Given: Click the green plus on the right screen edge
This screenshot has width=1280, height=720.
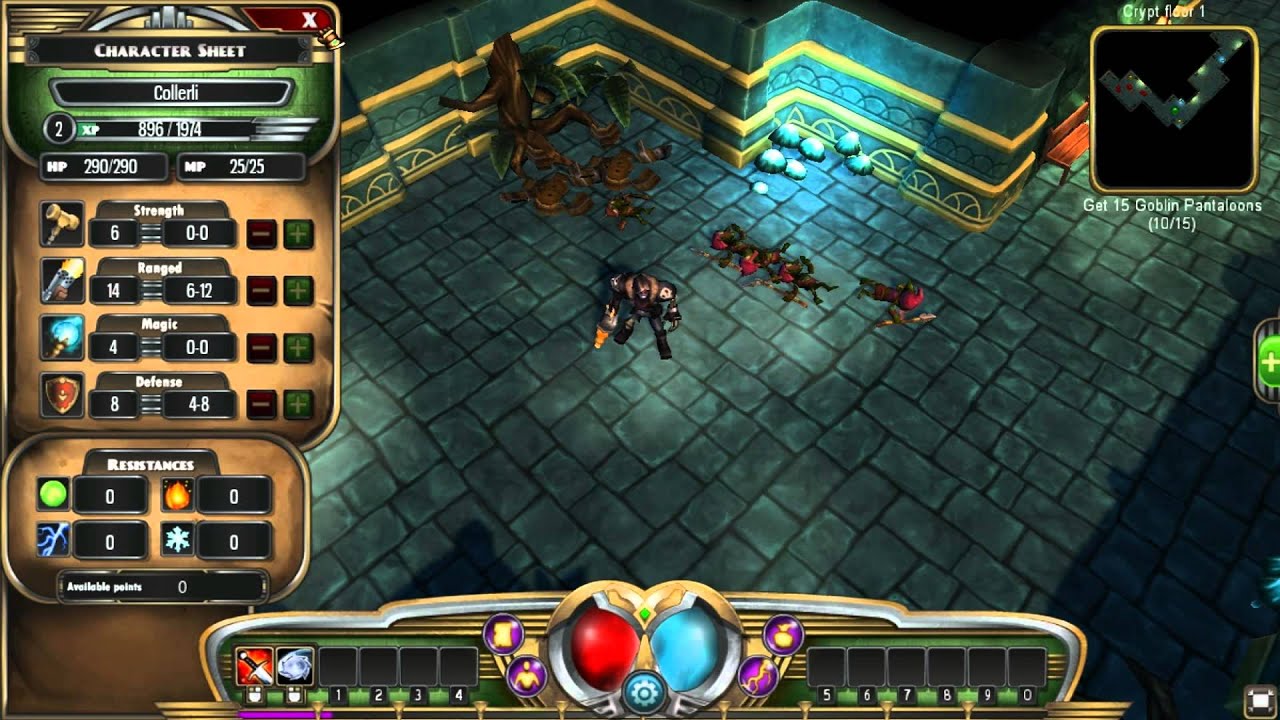Looking at the screenshot, I should [1272, 361].
